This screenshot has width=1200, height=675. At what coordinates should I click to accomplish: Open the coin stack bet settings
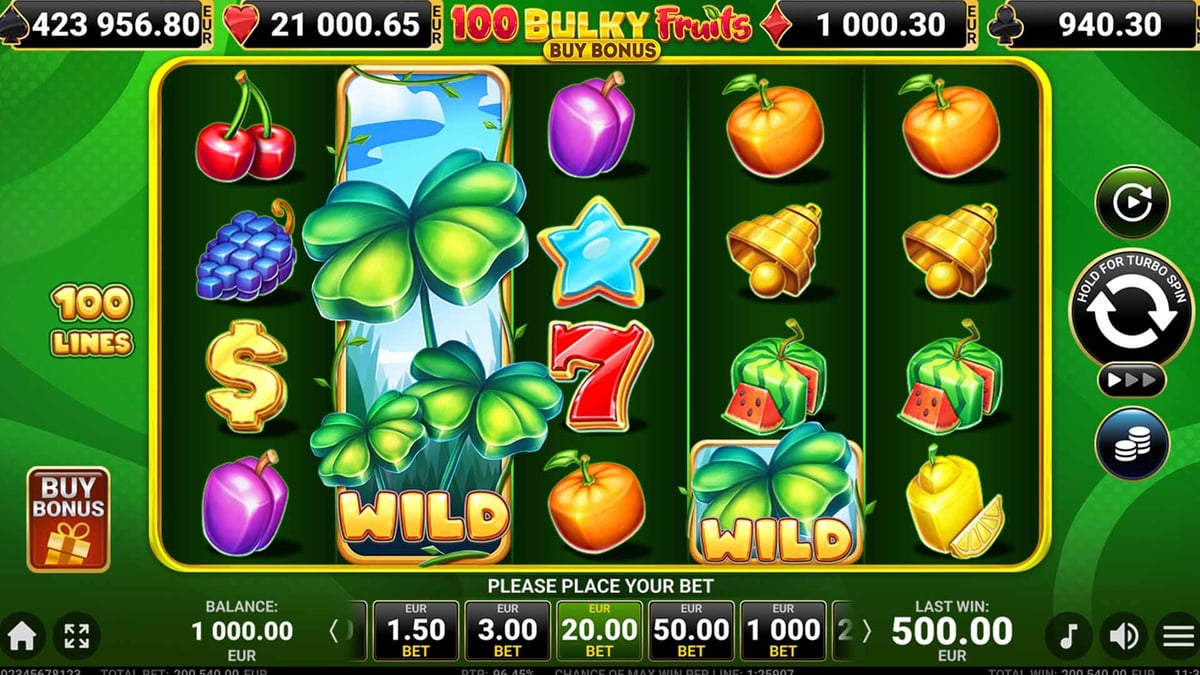[1132, 443]
